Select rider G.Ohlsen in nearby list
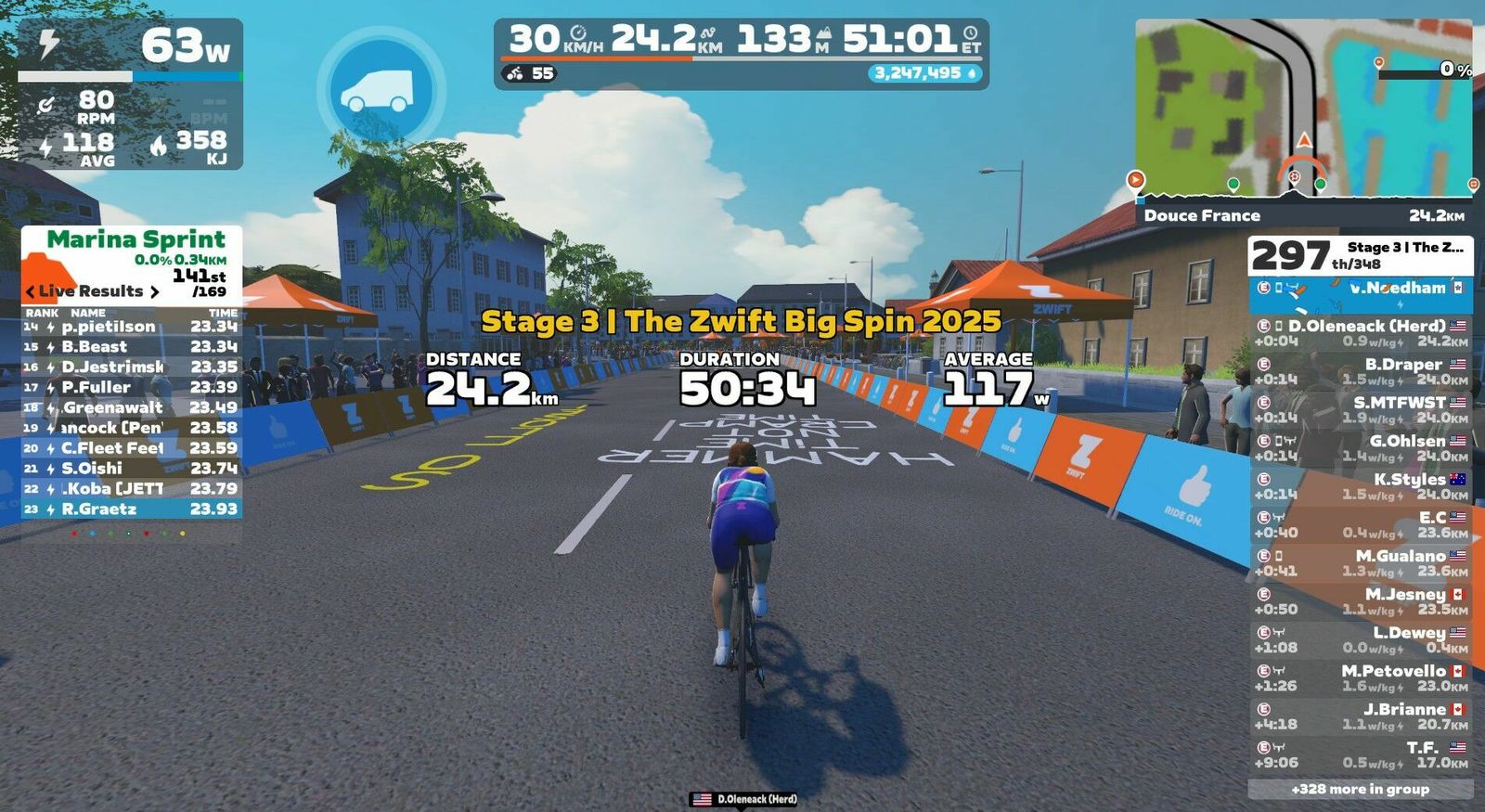This screenshot has width=1485, height=812. tap(1360, 447)
